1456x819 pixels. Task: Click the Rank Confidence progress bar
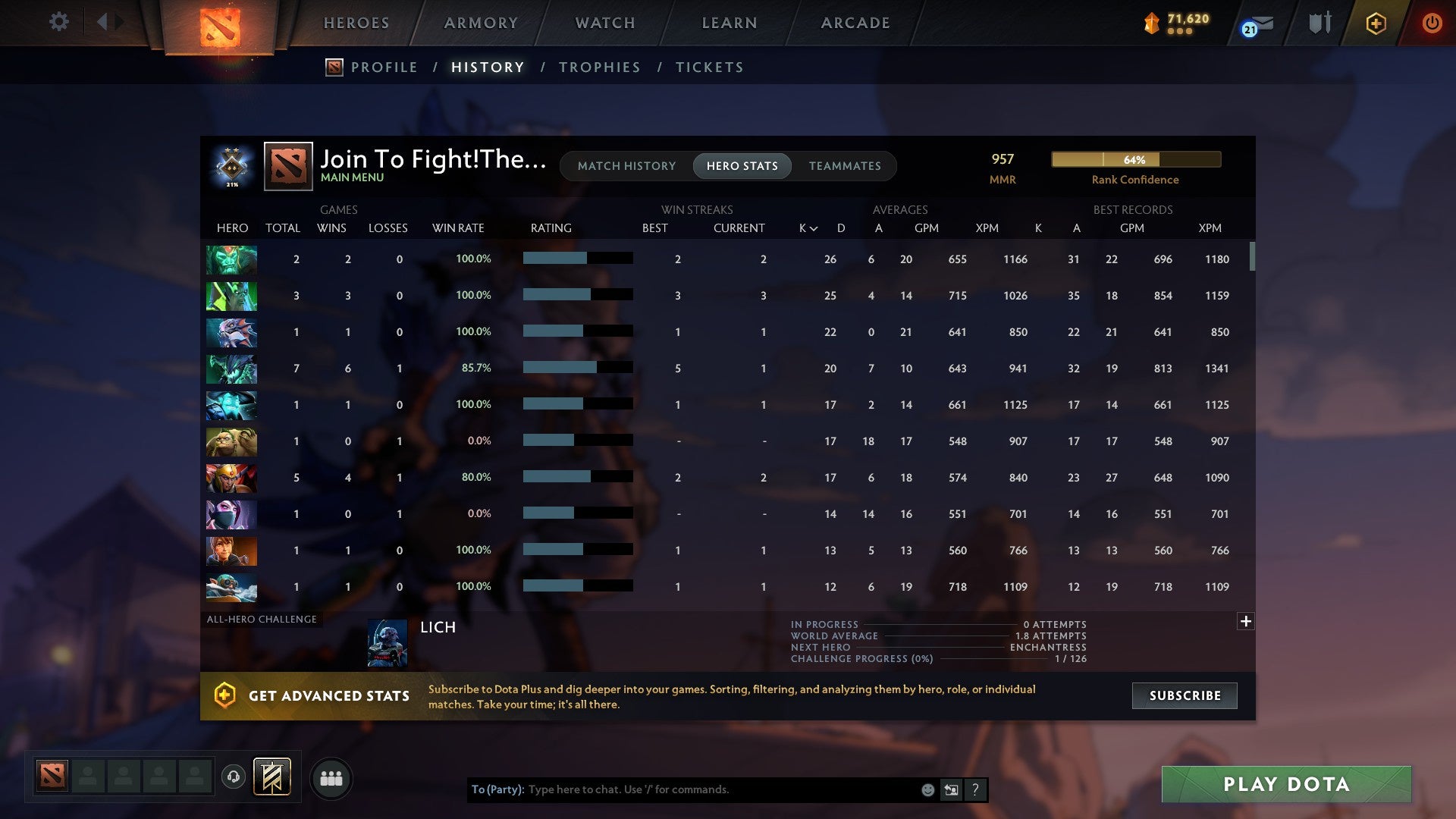(x=1135, y=160)
